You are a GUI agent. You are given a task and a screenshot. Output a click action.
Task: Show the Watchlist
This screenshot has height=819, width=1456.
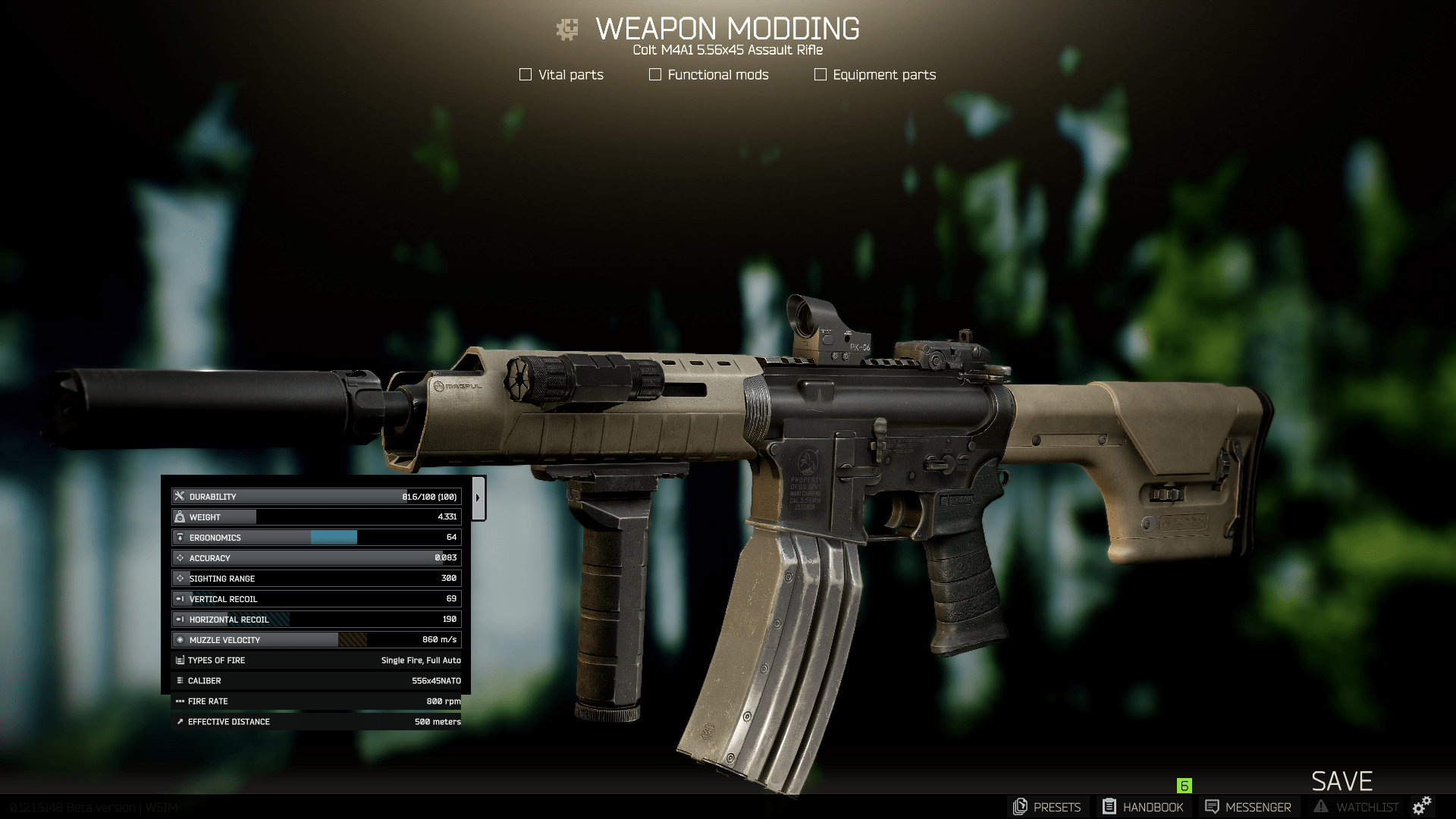1356,807
